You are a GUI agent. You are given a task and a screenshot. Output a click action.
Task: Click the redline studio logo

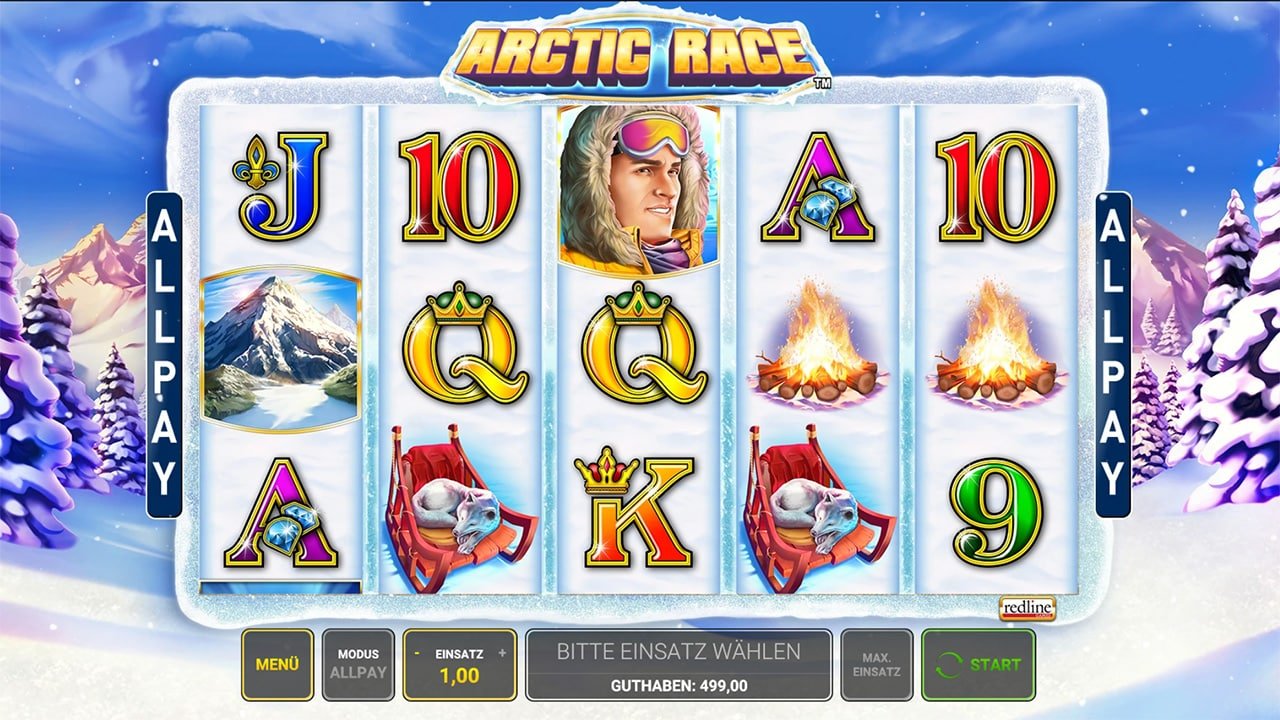pos(1026,608)
